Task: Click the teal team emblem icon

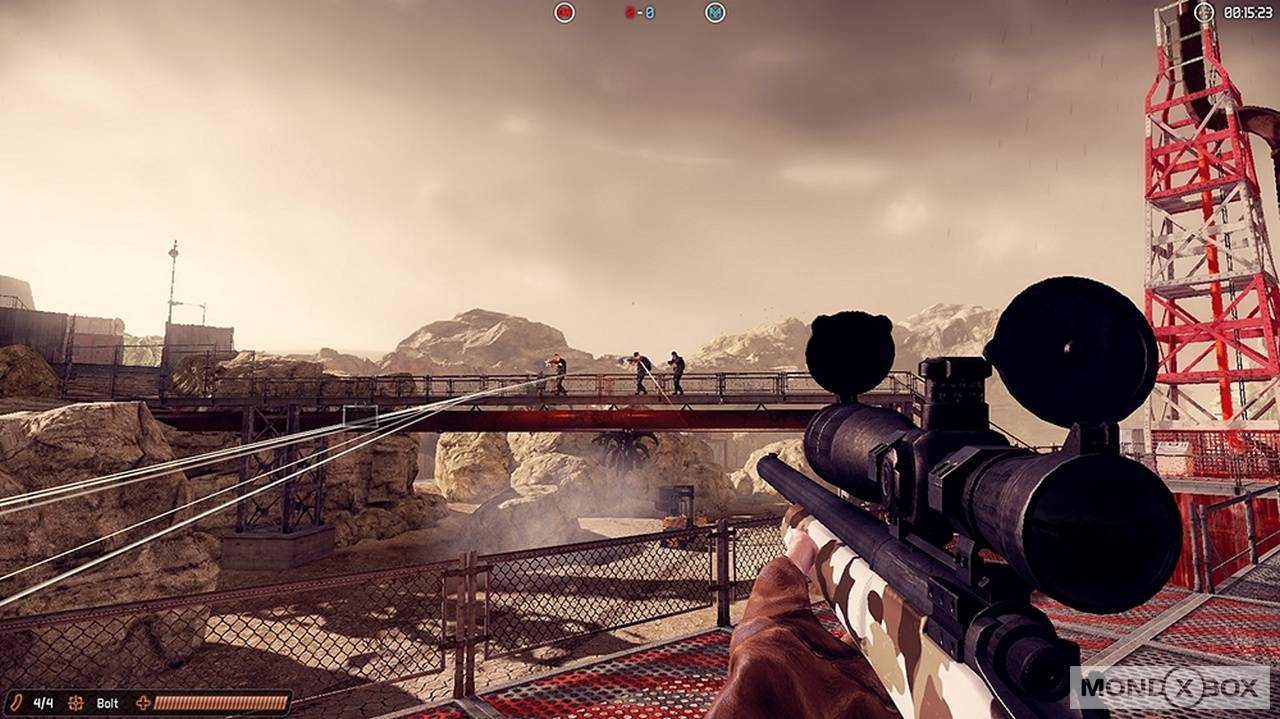Action: click(715, 13)
